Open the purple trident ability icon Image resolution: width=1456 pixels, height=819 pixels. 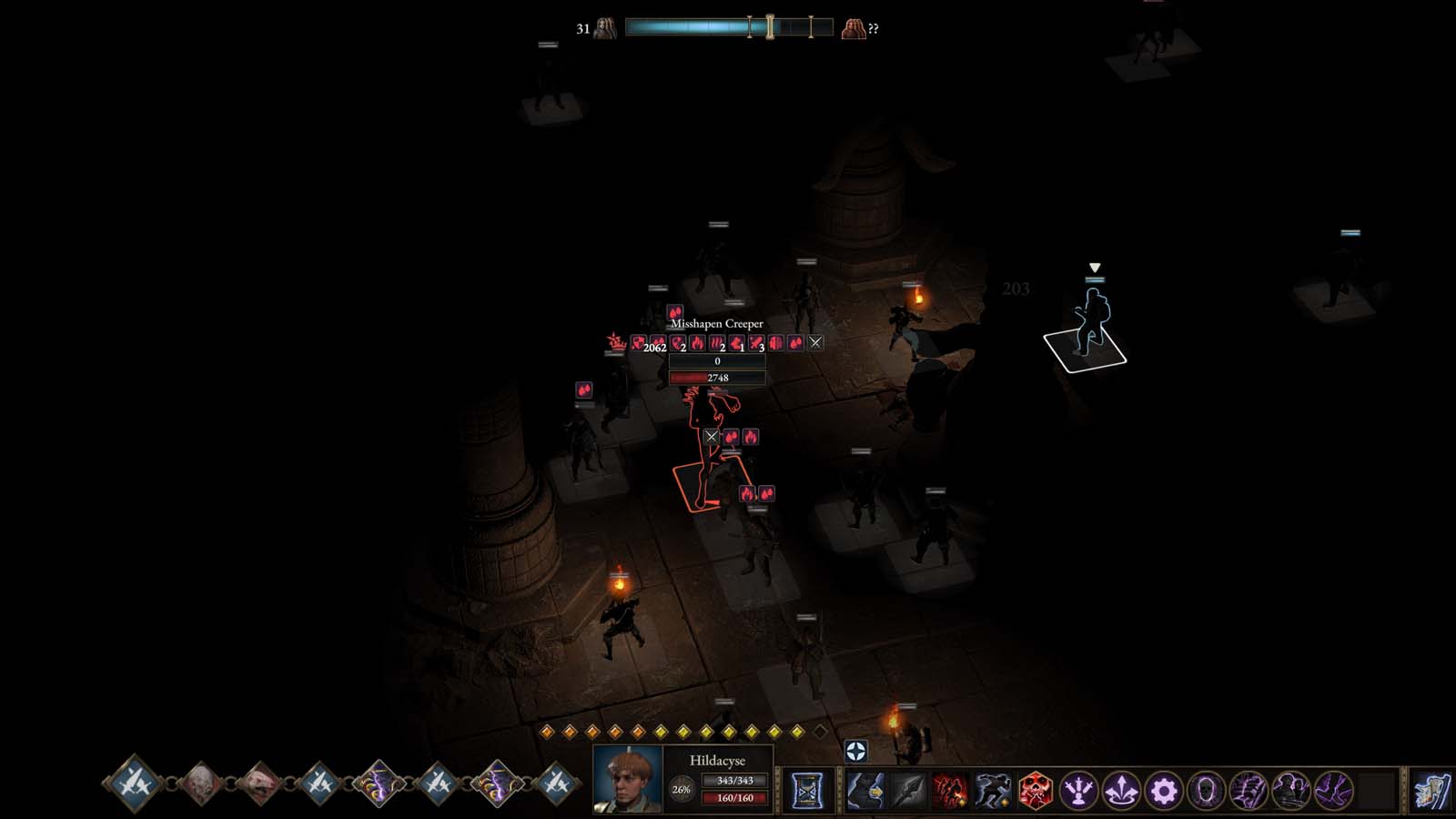tap(1079, 792)
